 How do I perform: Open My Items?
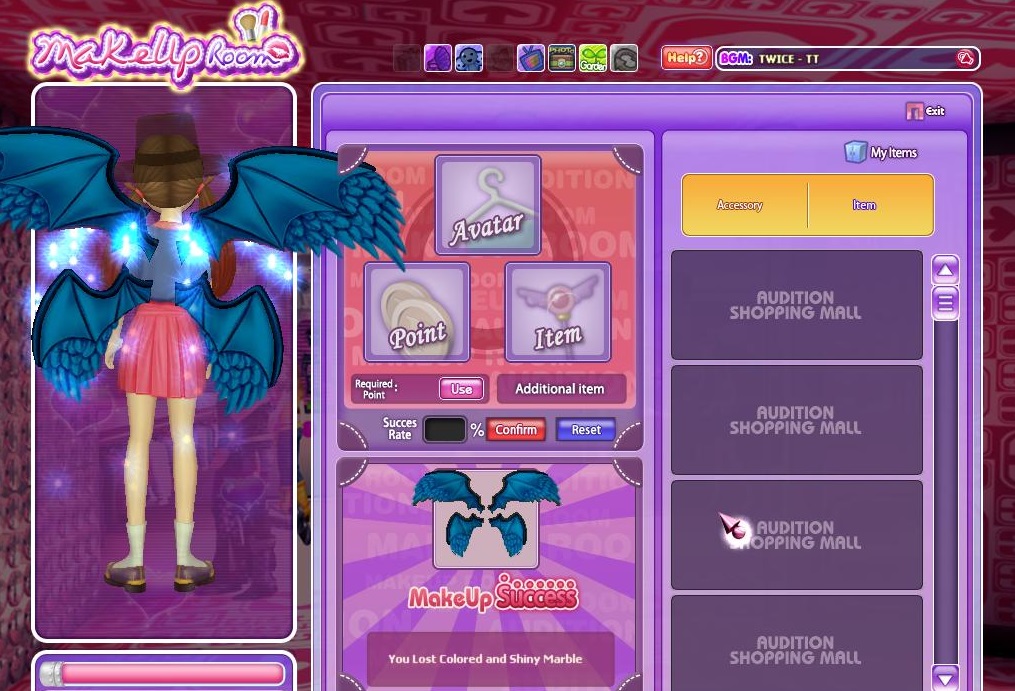(881, 152)
